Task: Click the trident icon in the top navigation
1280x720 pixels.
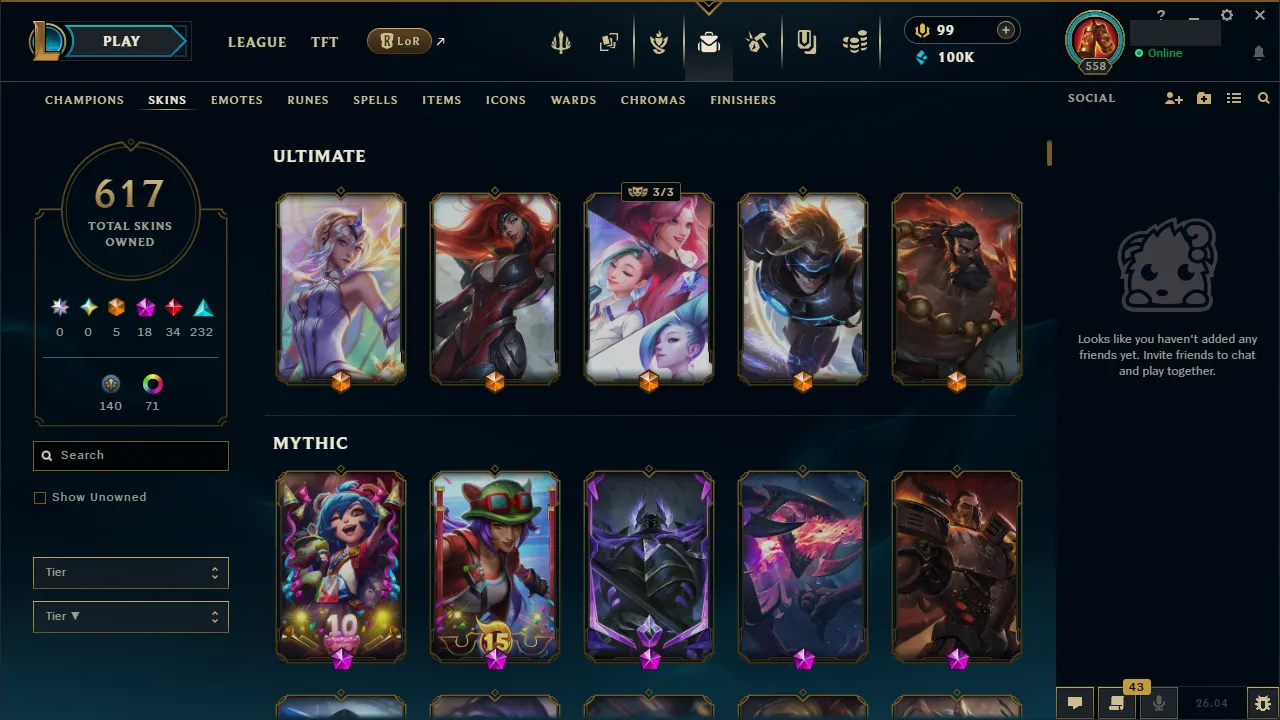Action: point(560,41)
